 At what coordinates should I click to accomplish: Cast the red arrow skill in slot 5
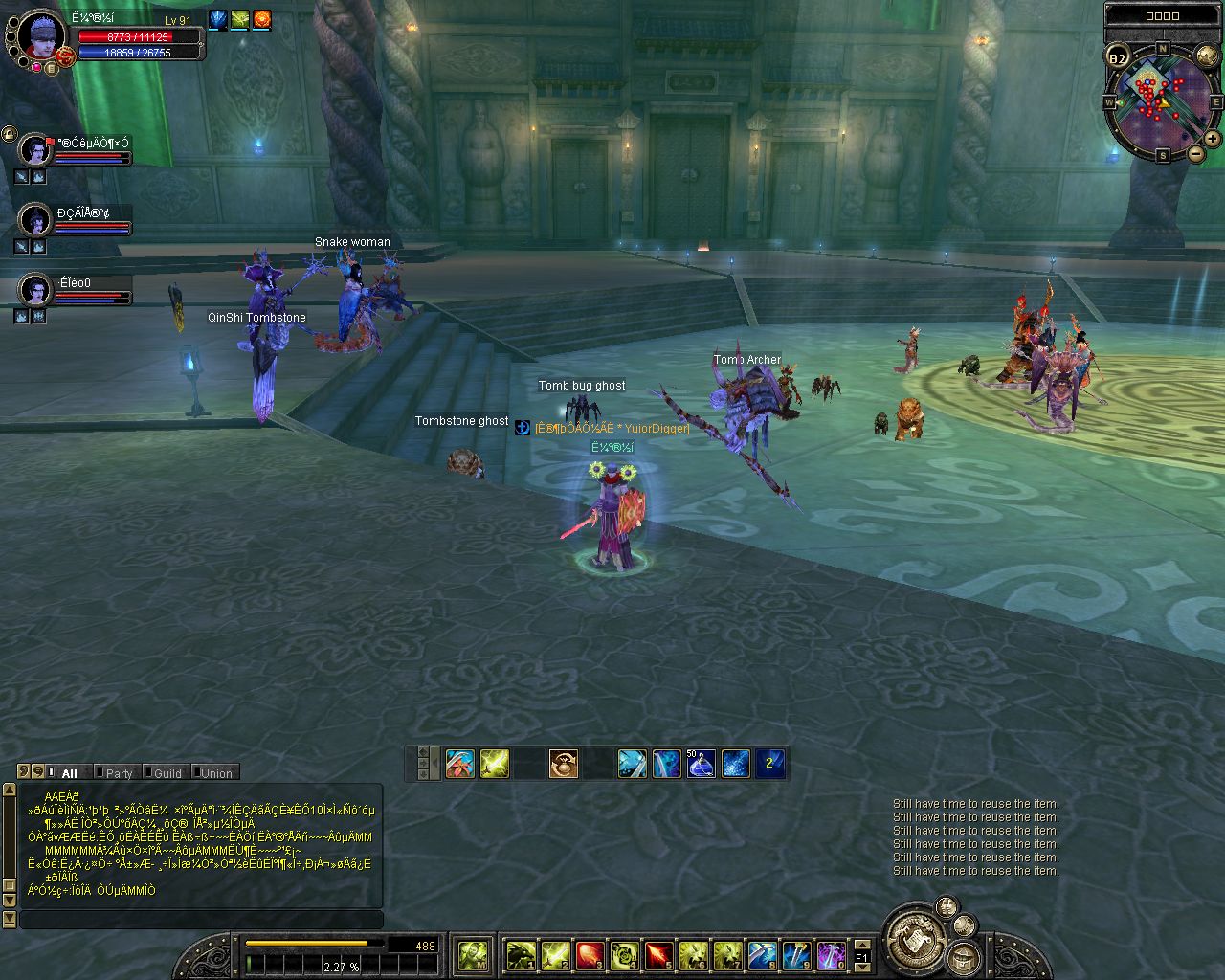click(x=658, y=955)
